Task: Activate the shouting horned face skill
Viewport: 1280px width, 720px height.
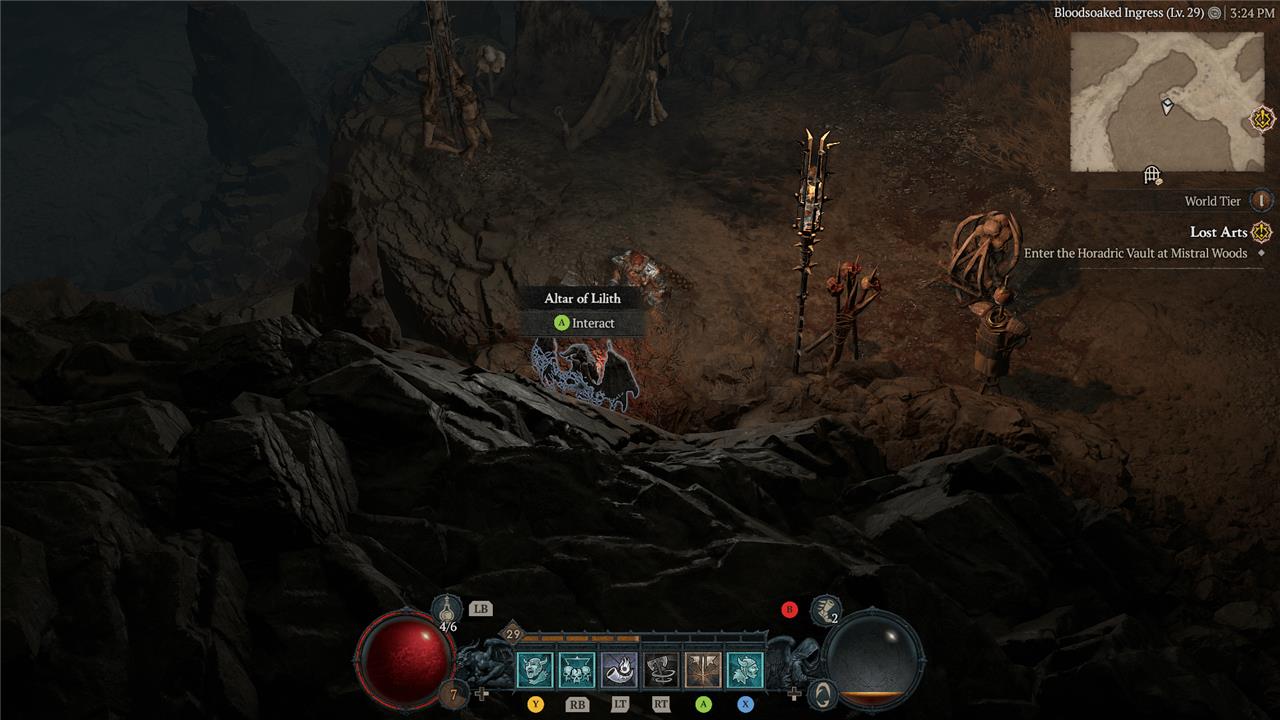Action: click(535, 670)
